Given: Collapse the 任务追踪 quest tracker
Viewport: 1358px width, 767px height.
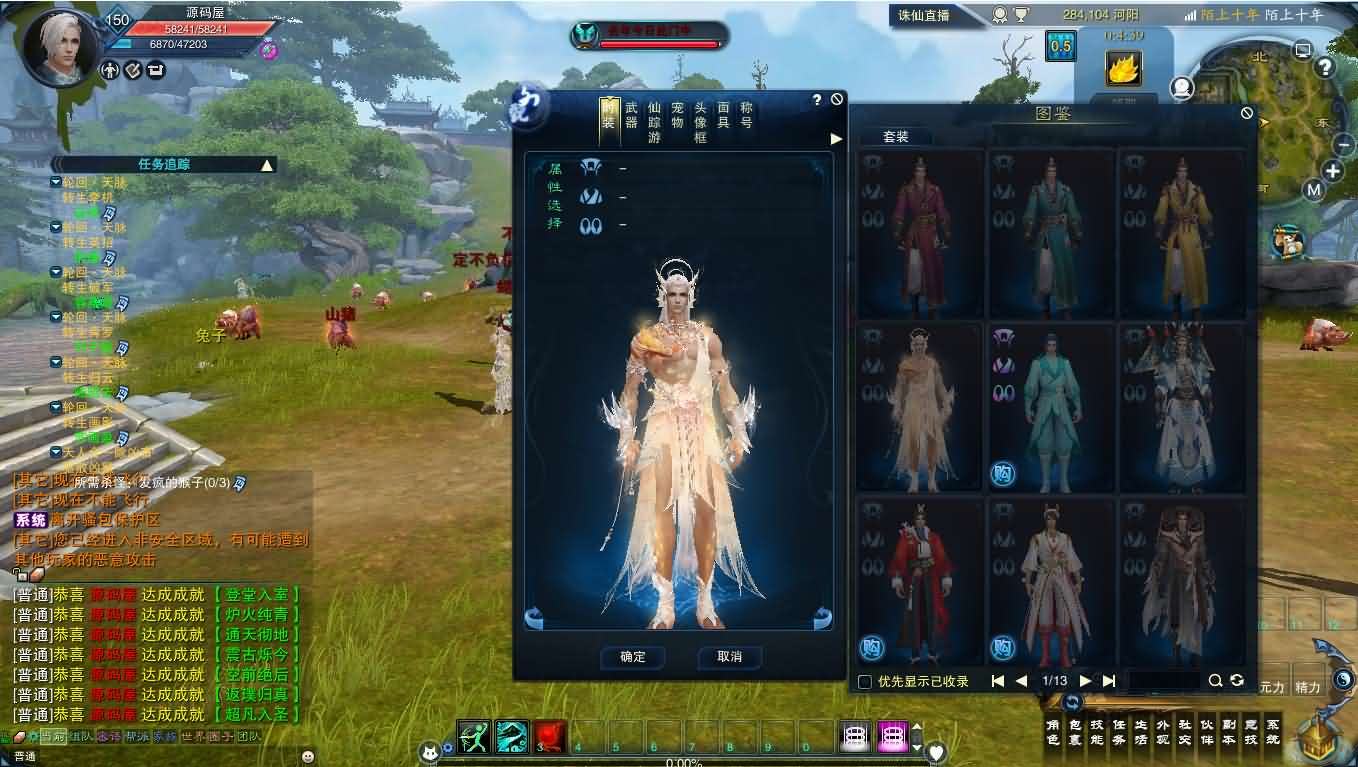Looking at the screenshot, I should click(x=267, y=165).
